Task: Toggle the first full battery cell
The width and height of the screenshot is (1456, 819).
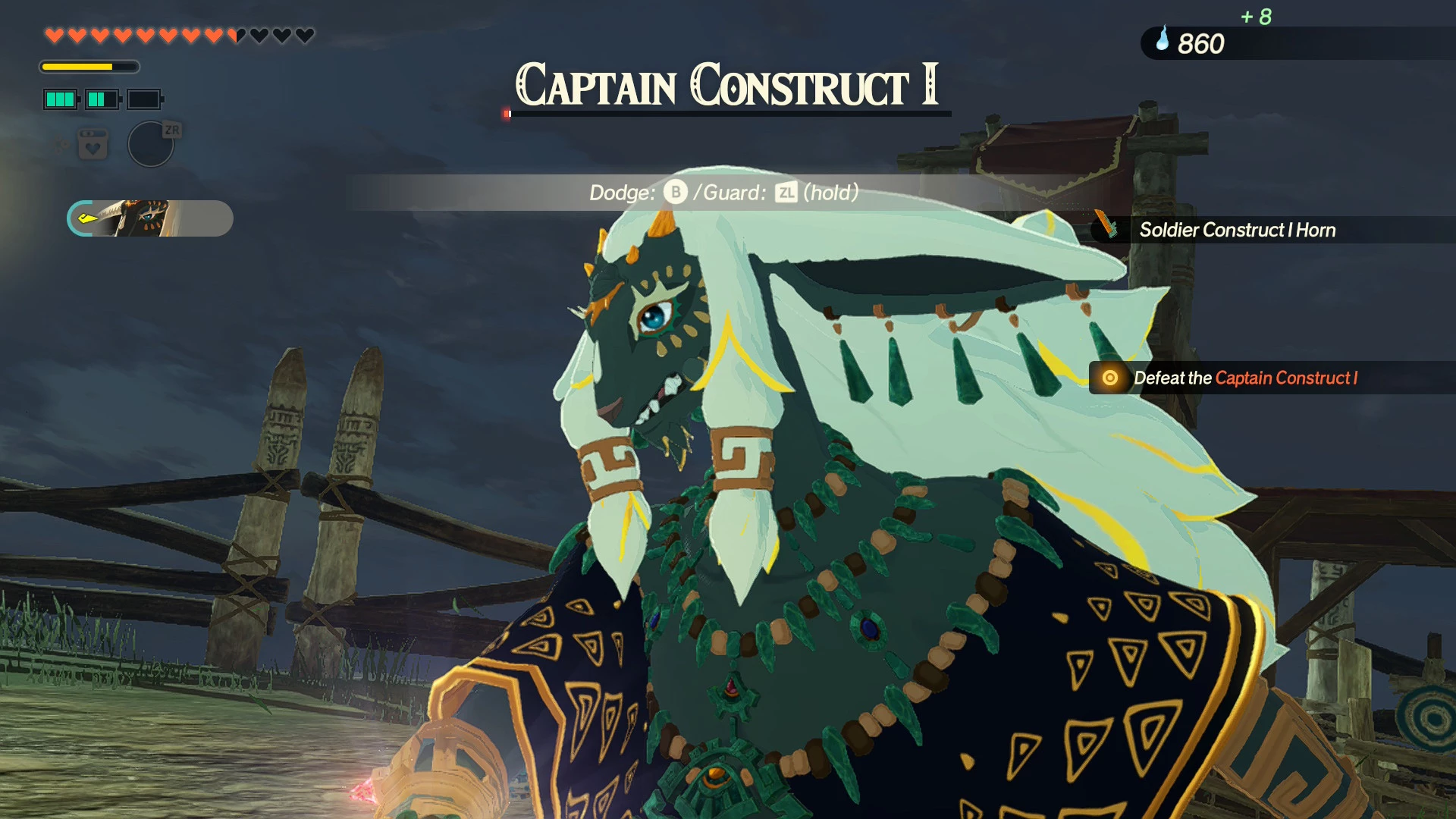Action: point(61,99)
